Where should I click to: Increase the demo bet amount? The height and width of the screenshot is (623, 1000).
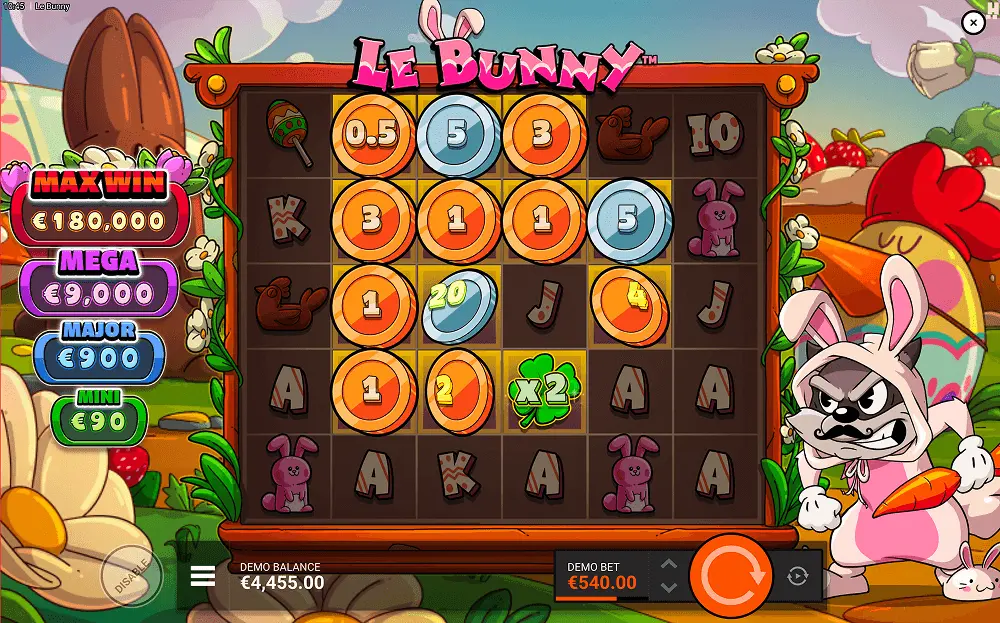669,565
